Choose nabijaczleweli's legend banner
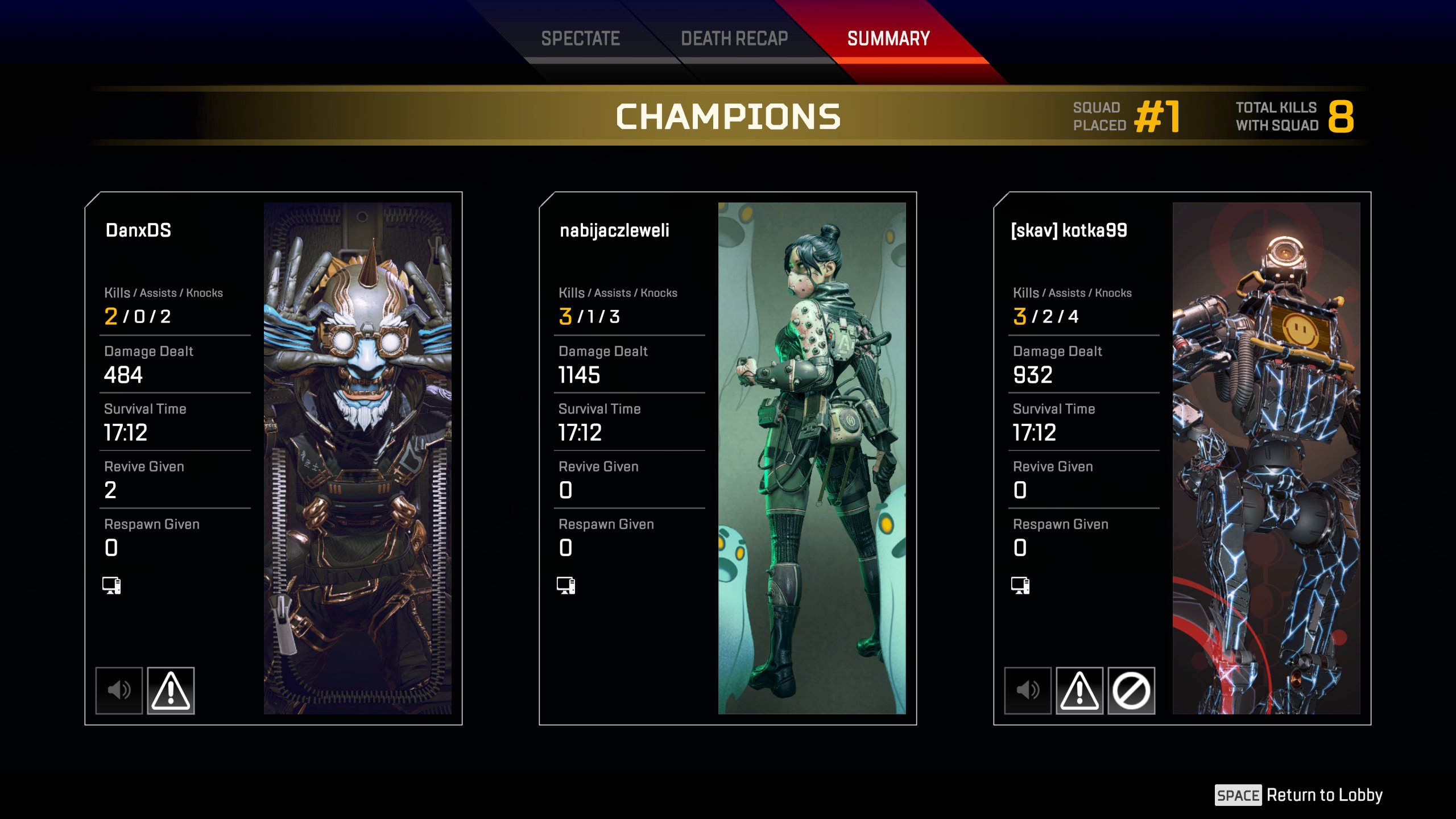This screenshot has height=819, width=1456. (812, 458)
